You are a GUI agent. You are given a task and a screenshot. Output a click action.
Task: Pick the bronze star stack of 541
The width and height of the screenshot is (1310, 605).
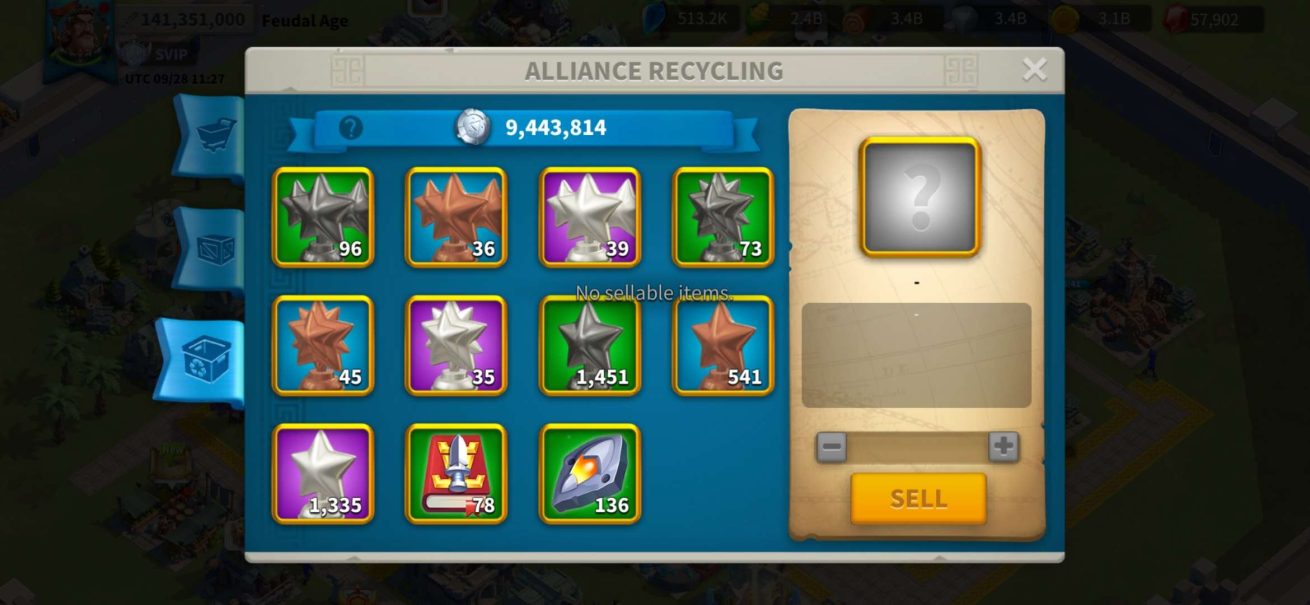pyautogui.click(x=723, y=345)
